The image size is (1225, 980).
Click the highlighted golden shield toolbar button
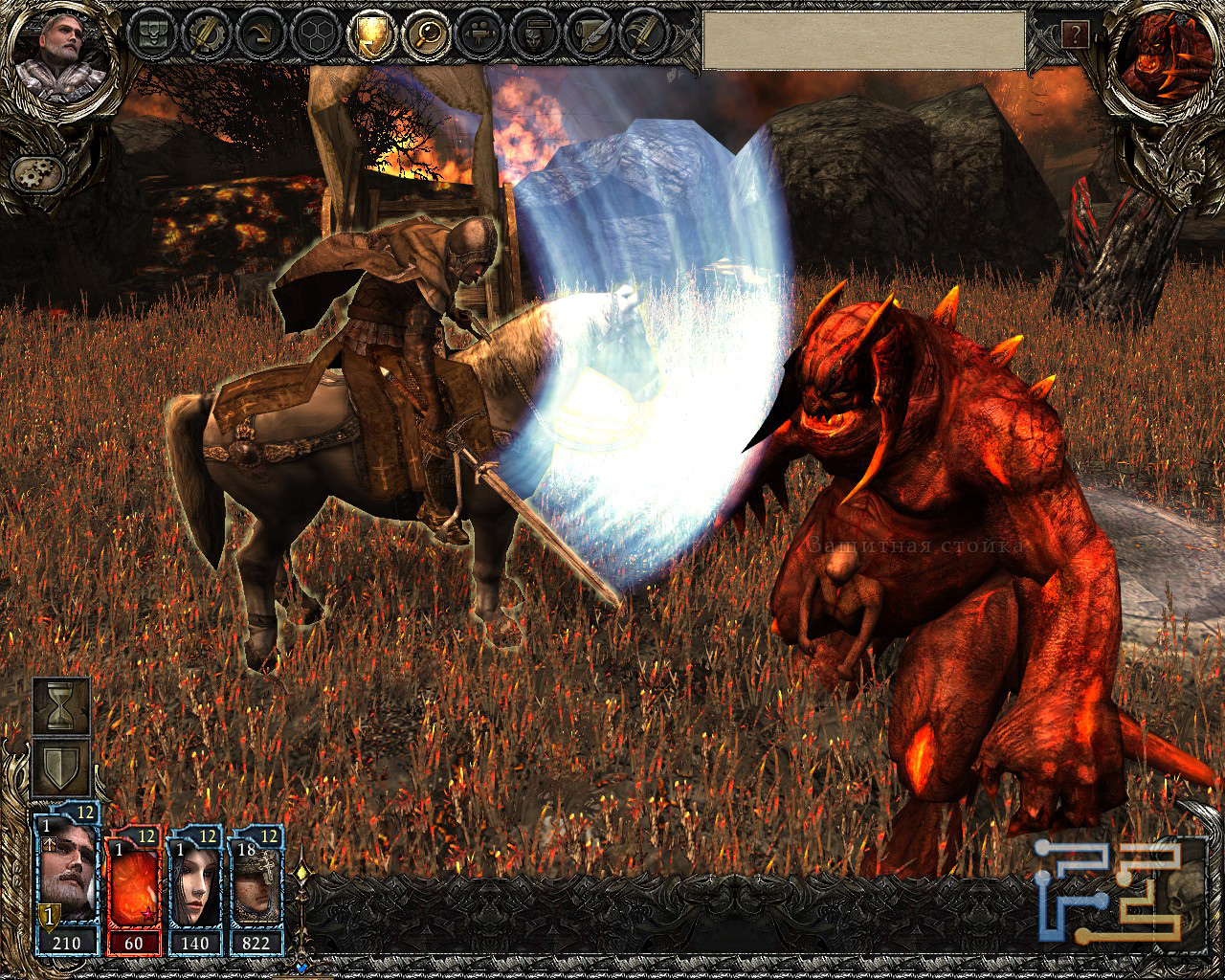click(x=368, y=35)
